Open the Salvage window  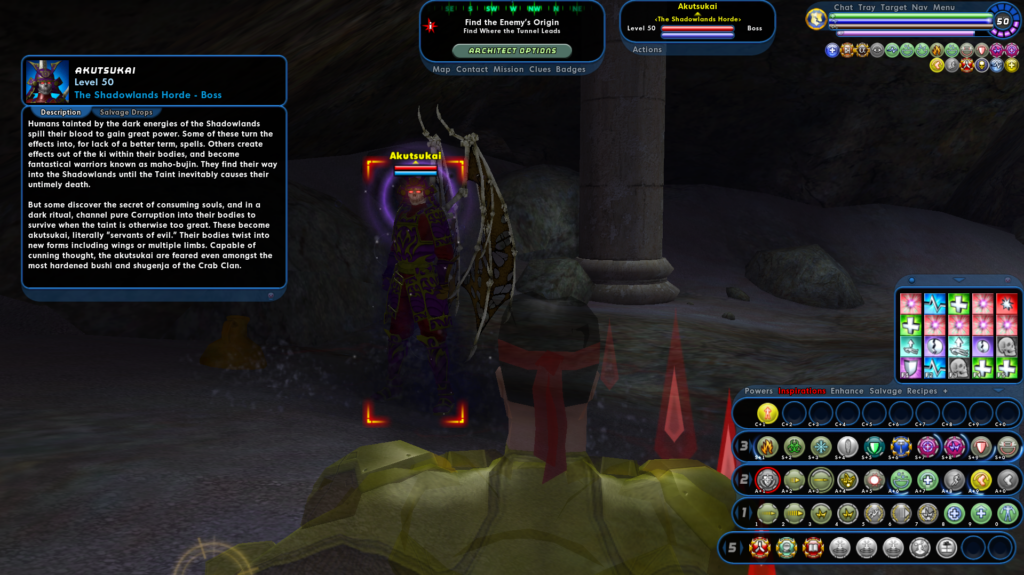(x=885, y=391)
